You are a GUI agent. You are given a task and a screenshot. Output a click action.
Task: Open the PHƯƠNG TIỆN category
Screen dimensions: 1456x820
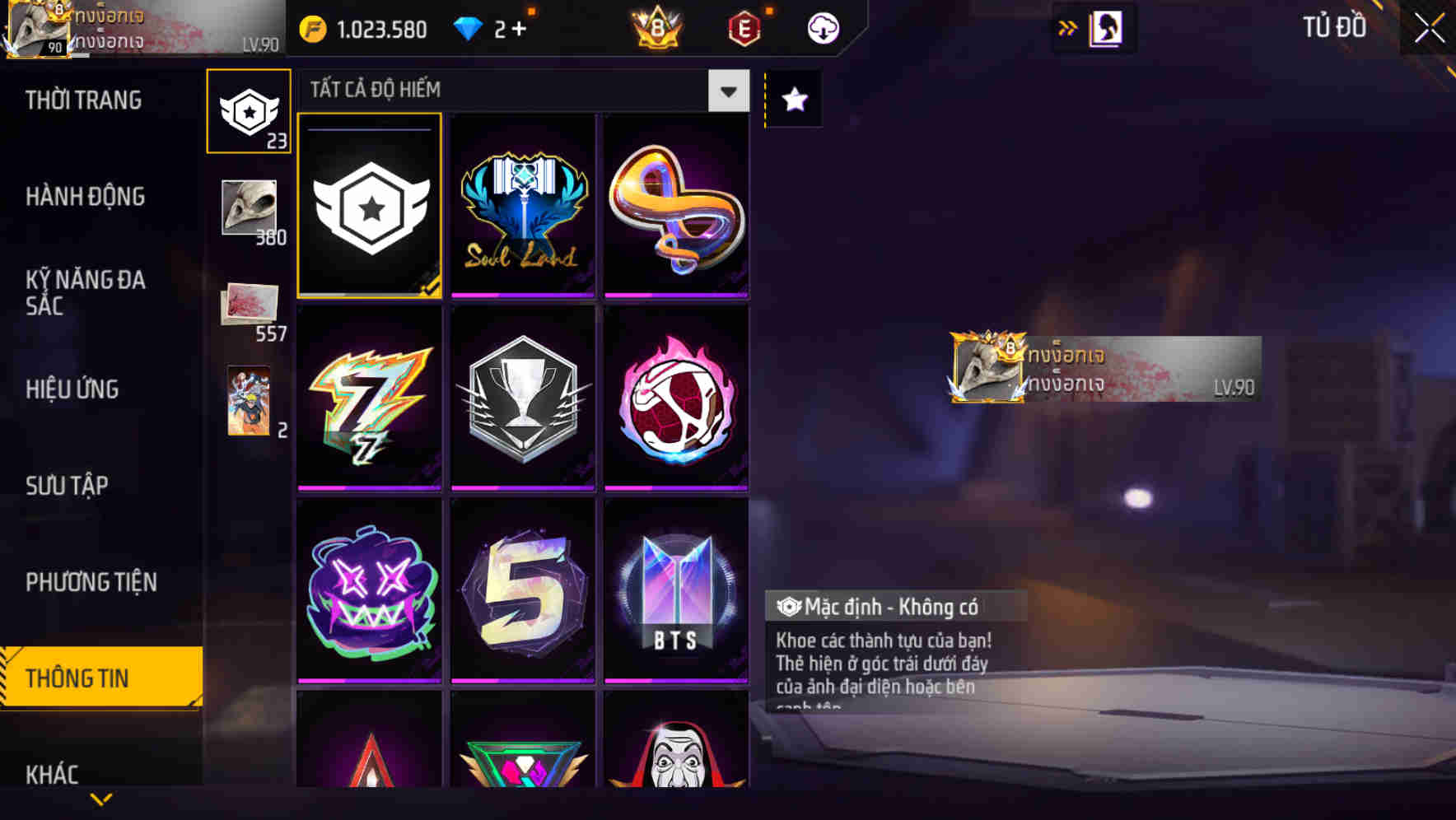tap(91, 582)
